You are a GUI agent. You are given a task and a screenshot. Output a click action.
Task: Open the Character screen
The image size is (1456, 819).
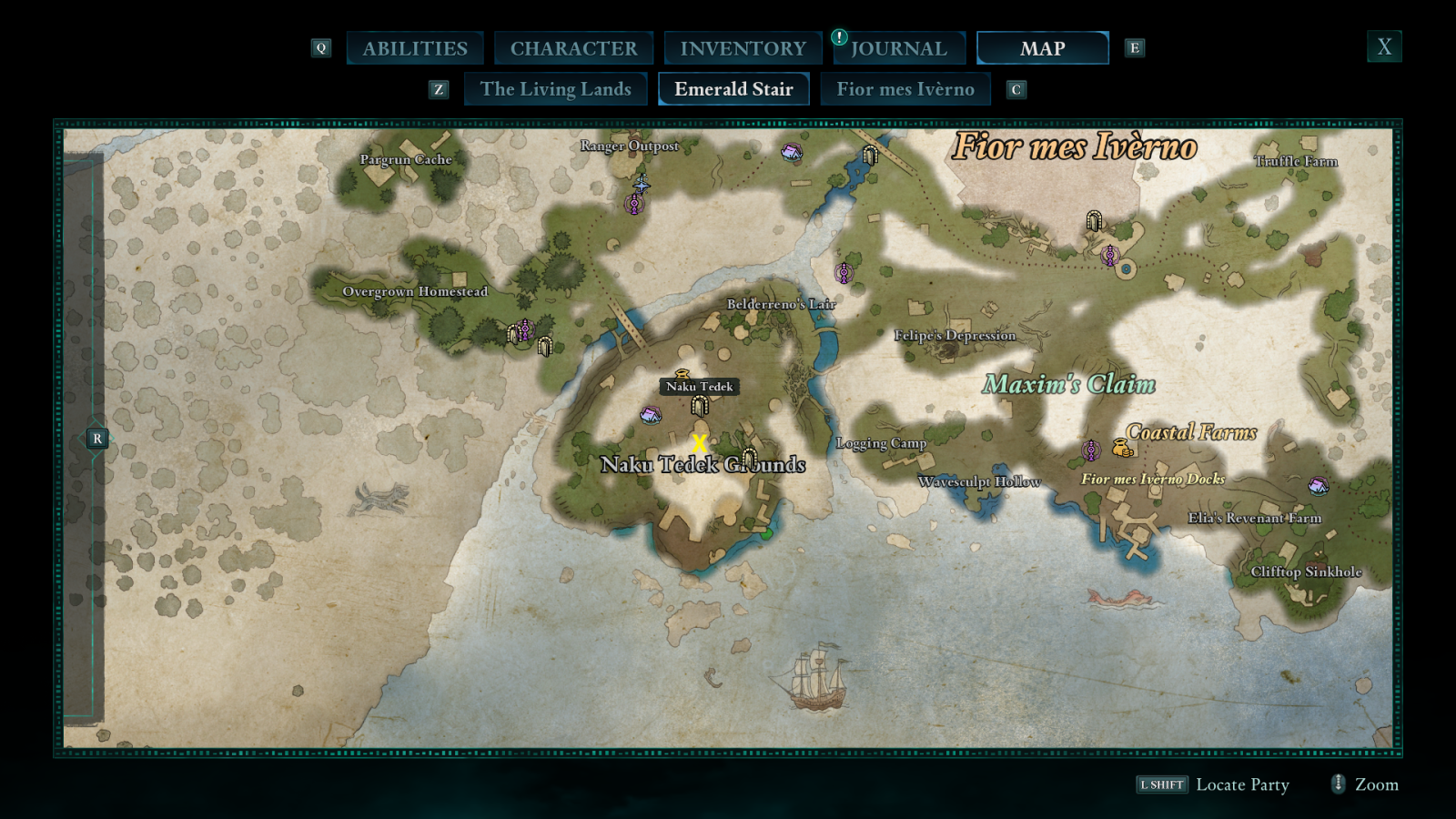click(574, 47)
